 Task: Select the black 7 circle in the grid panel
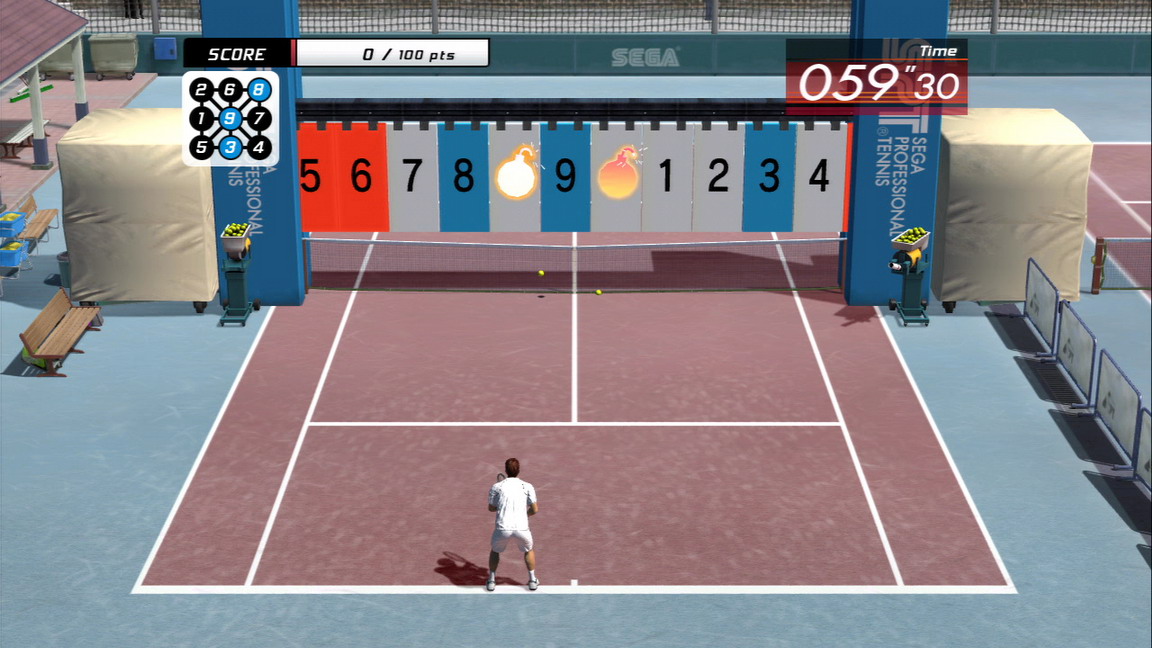point(259,119)
